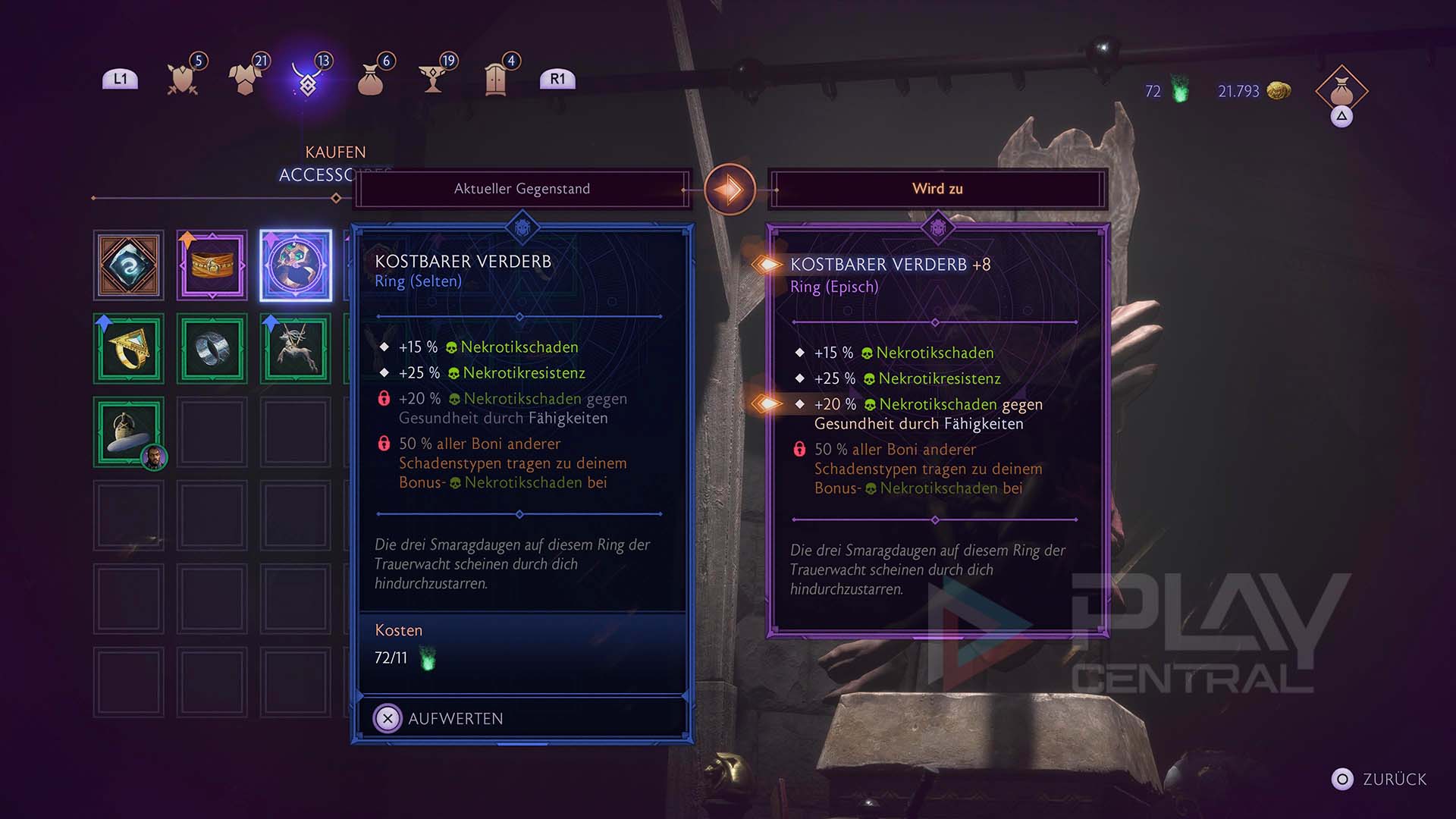1456x819 pixels.
Task: Open the goblet category tab
Action: coord(434,79)
